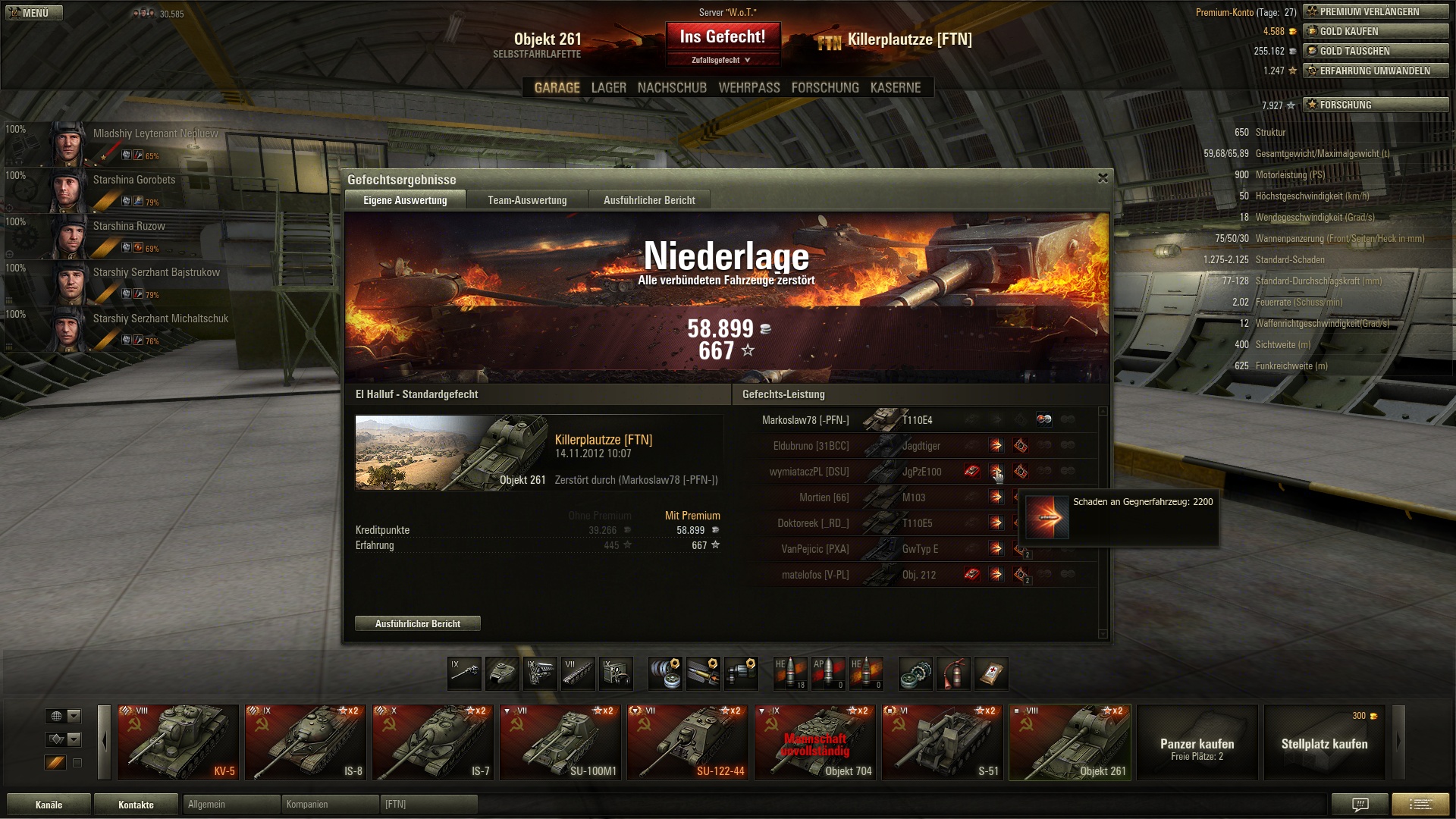Screen dimensions: 1456x819
Task: Choose GOLD KAUFEN
Action: [x=1376, y=31]
